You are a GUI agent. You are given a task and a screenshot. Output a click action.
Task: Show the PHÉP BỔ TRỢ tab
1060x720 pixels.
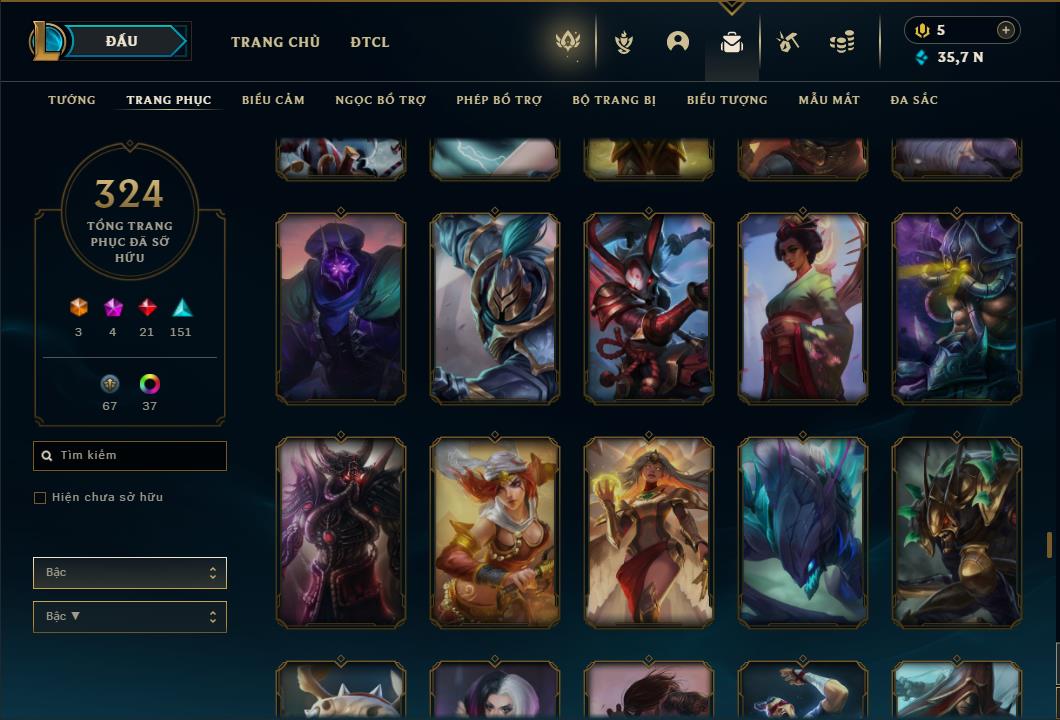coord(499,100)
